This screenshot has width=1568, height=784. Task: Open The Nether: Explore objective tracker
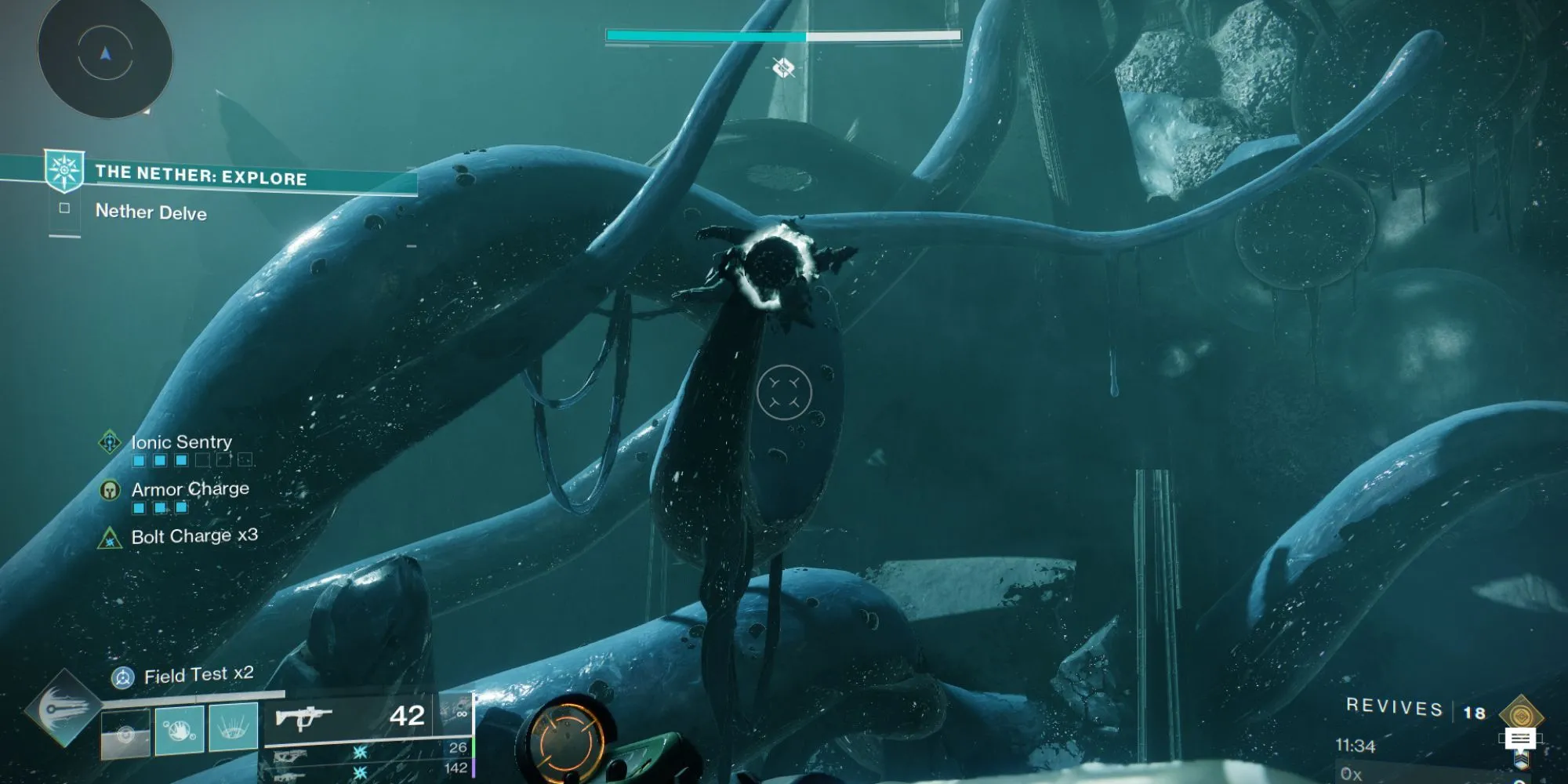tap(200, 175)
